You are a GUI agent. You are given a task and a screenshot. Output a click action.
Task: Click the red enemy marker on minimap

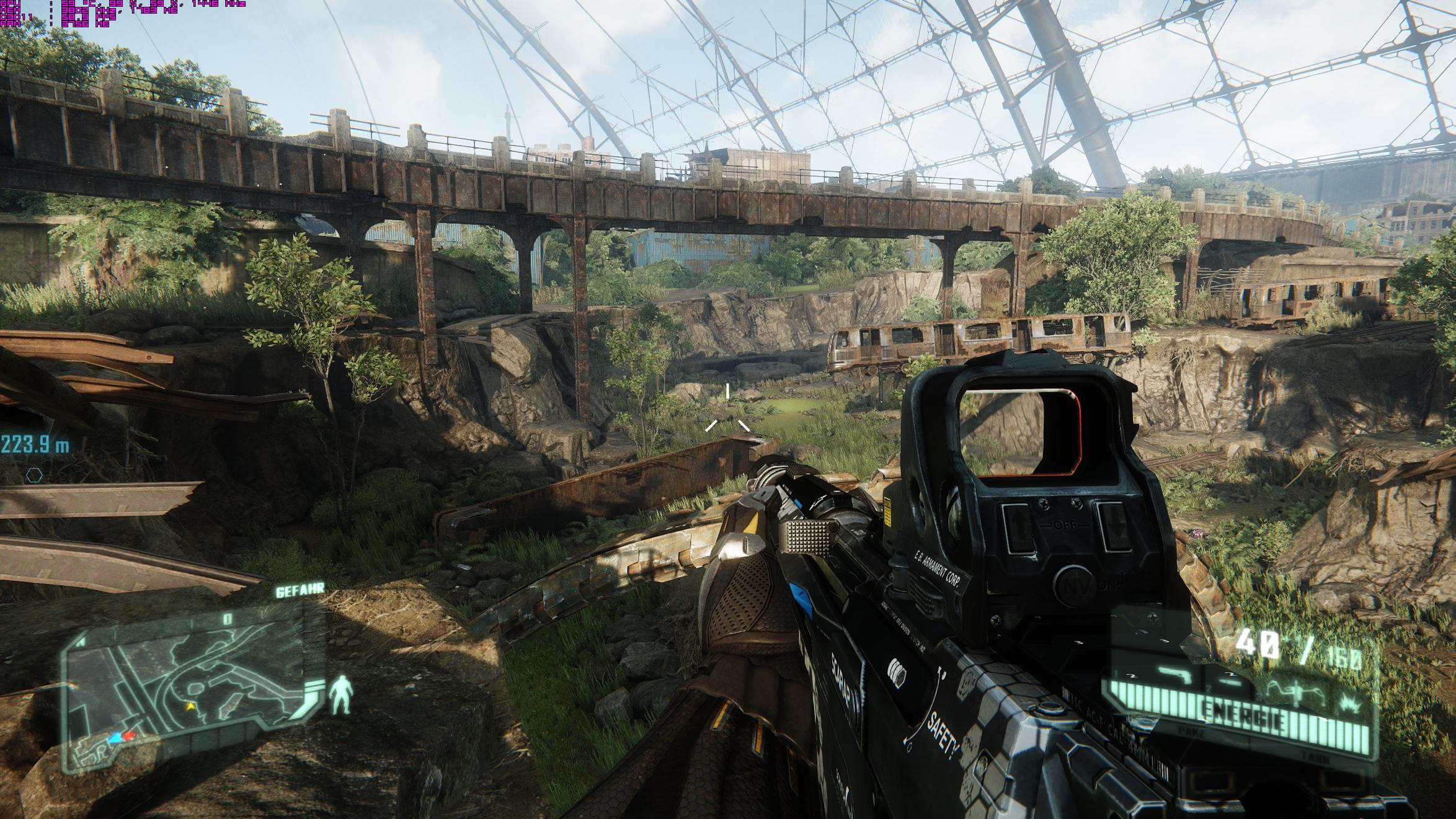(x=129, y=736)
